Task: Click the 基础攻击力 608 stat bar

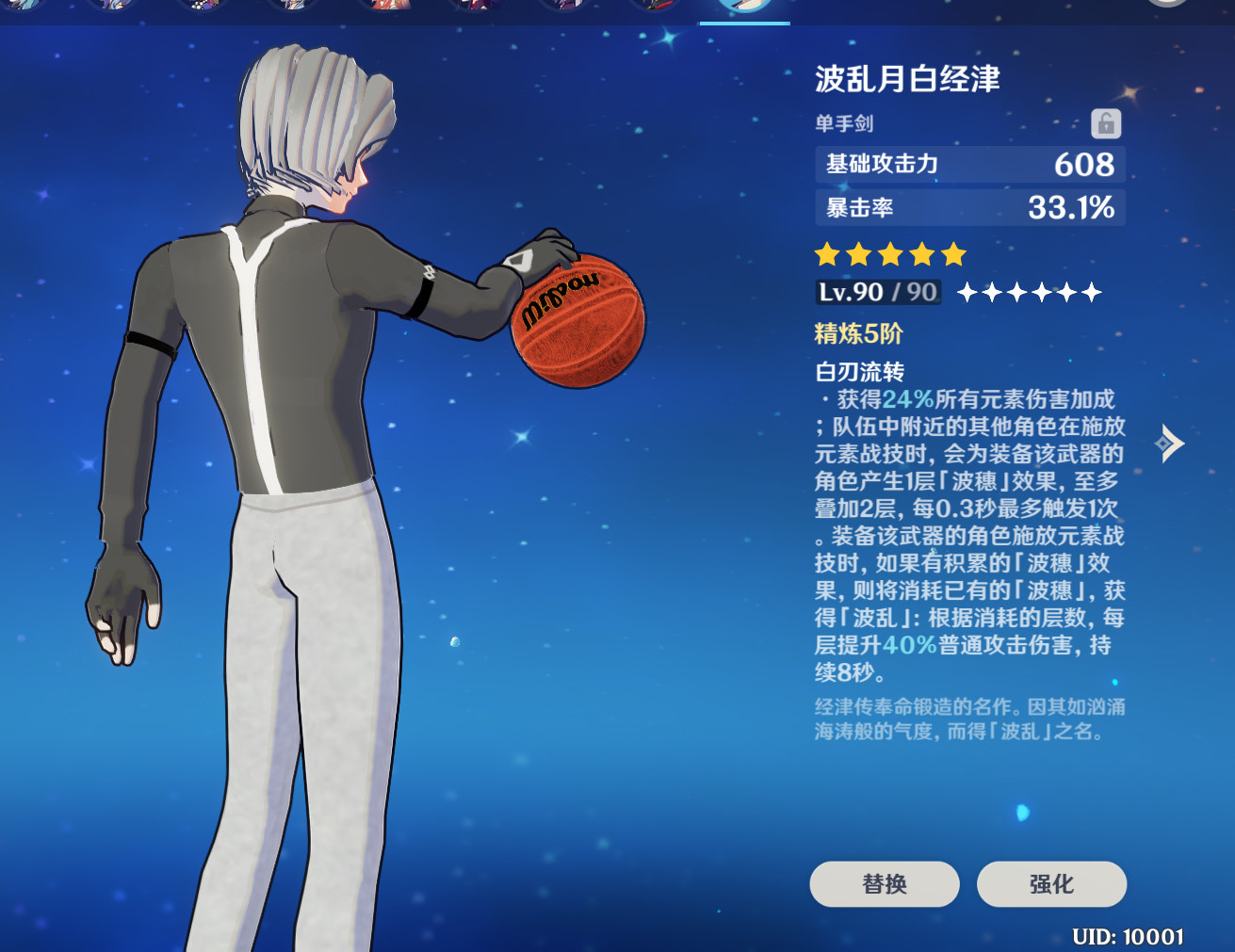Action: [968, 165]
